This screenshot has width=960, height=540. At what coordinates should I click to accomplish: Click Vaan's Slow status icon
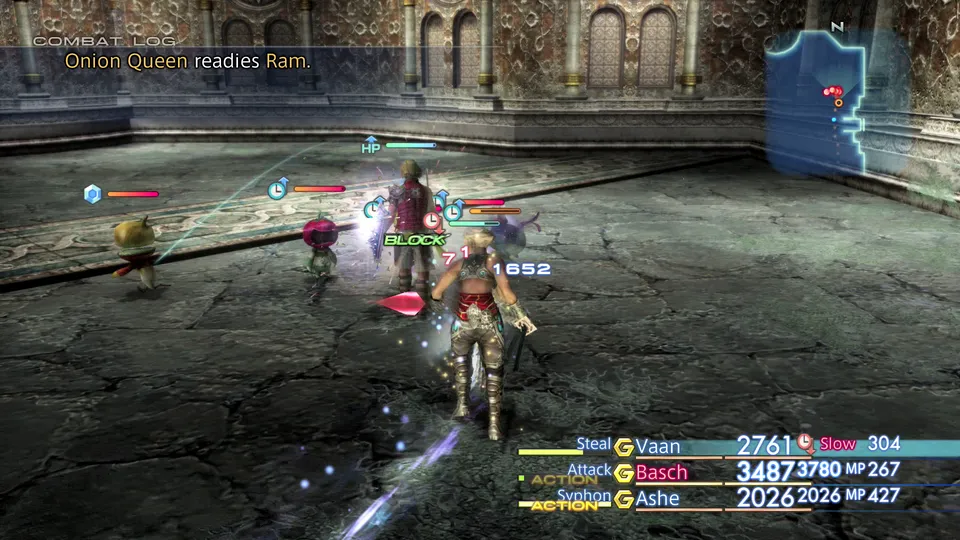click(806, 444)
